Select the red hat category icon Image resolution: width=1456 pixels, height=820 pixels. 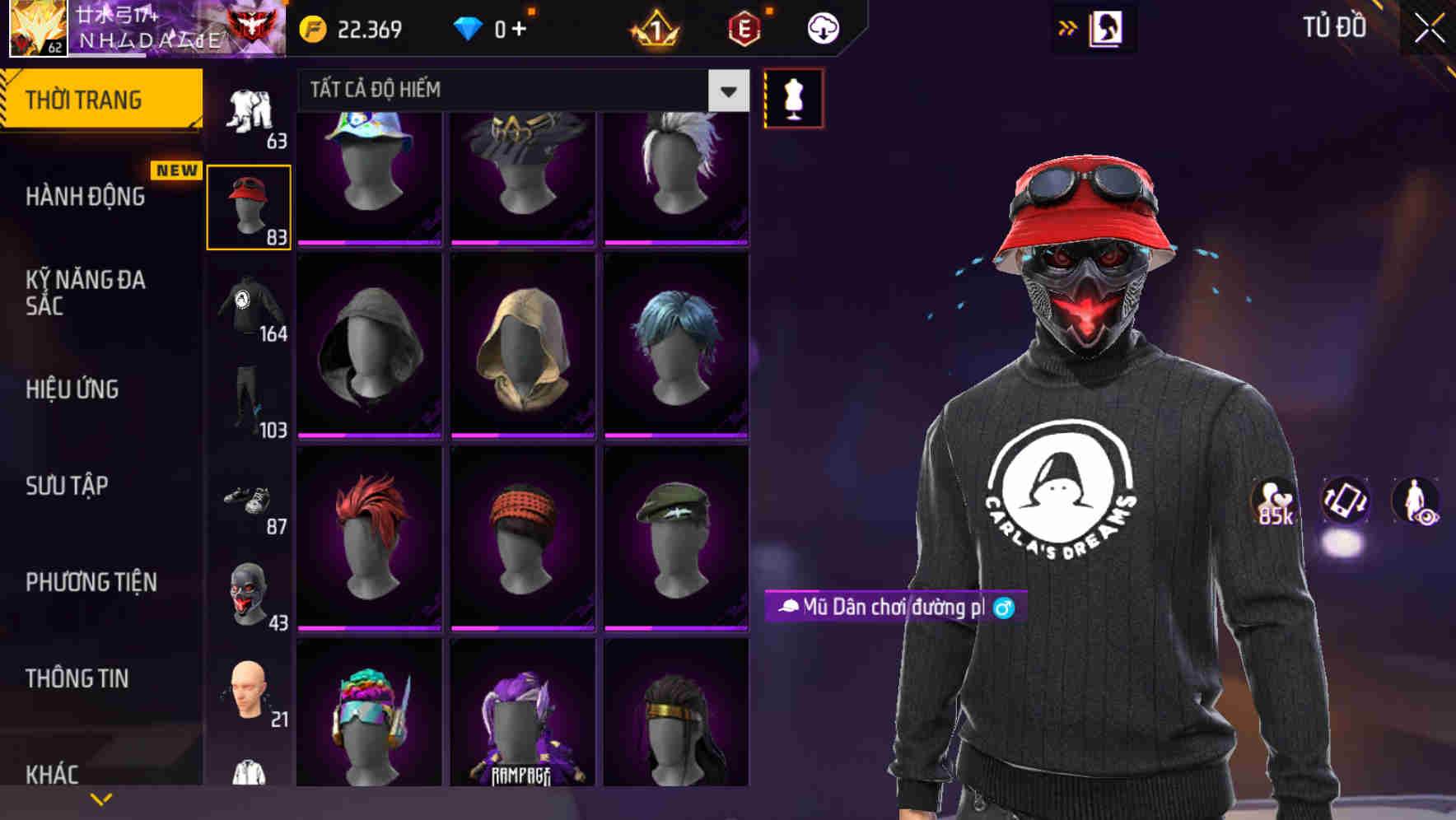point(248,204)
